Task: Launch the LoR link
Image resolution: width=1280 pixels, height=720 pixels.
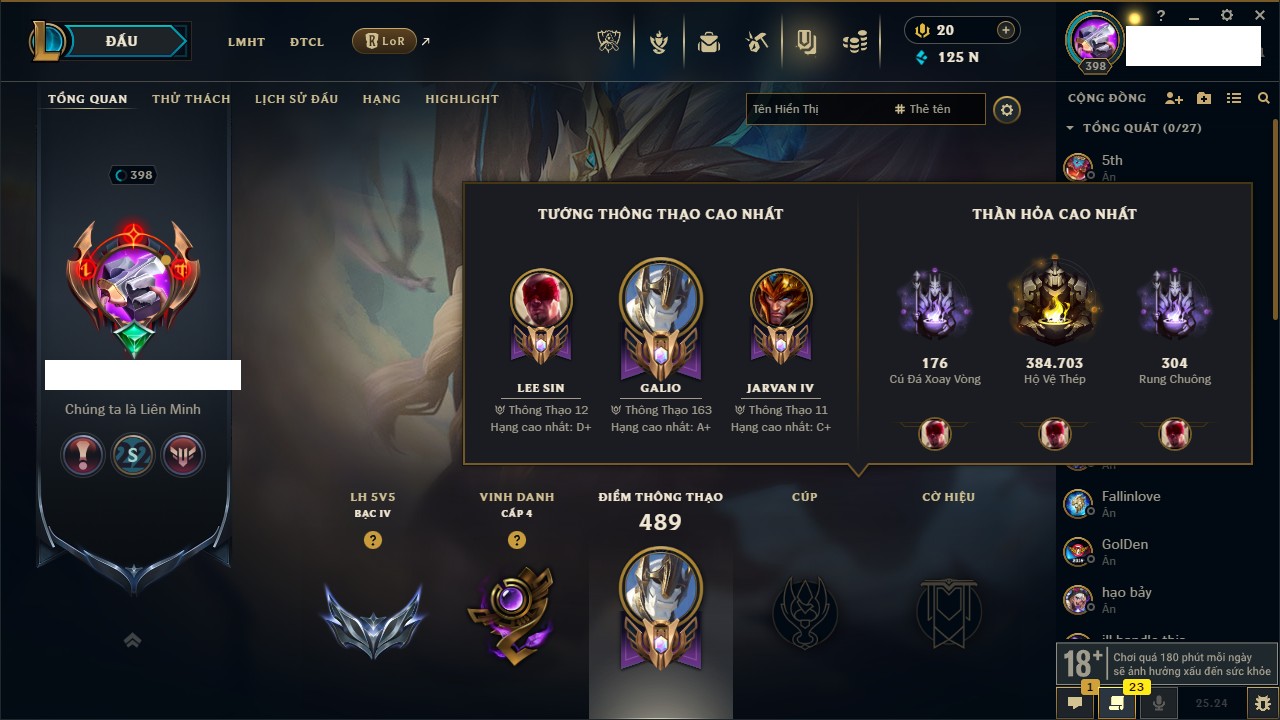Action: pyautogui.click(x=385, y=42)
